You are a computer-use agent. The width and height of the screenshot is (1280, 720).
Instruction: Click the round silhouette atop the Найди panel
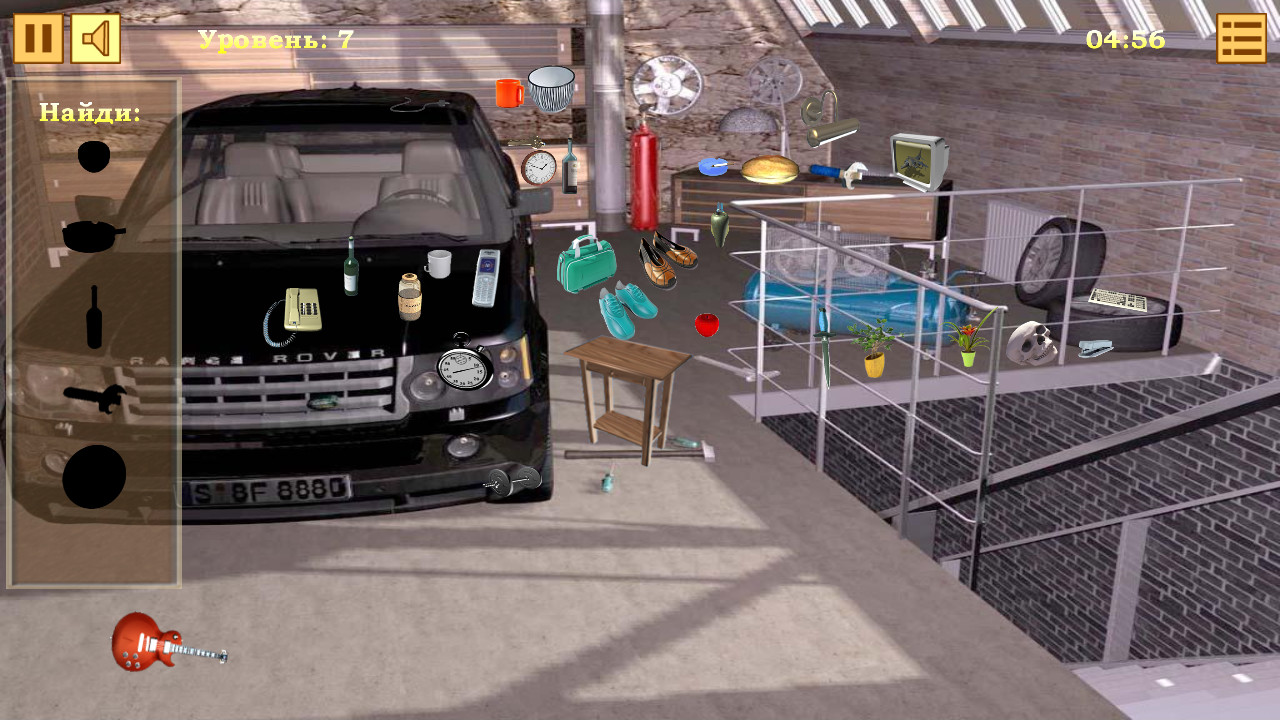tap(93, 155)
